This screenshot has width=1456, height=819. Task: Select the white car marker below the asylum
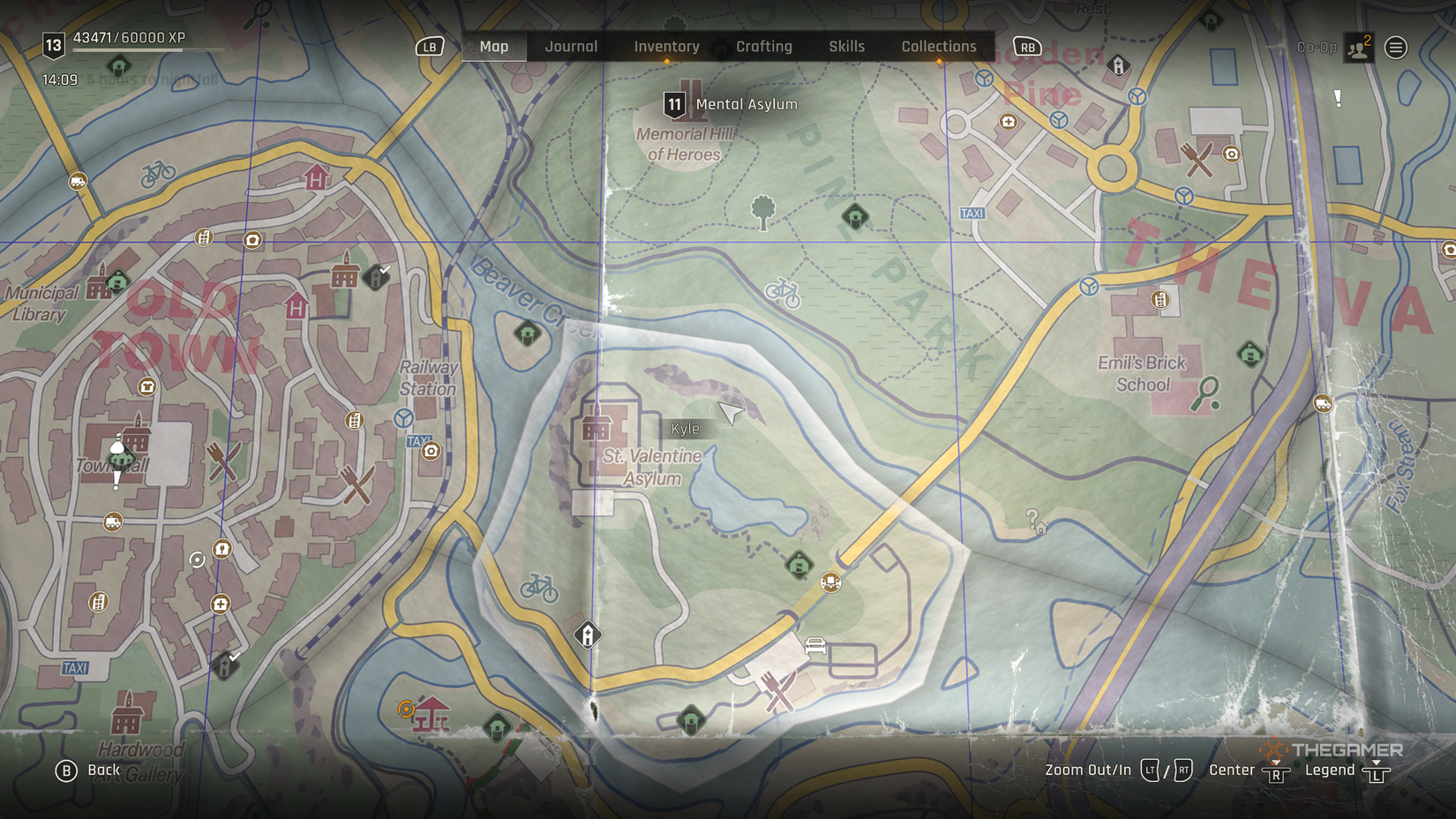[815, 647]
